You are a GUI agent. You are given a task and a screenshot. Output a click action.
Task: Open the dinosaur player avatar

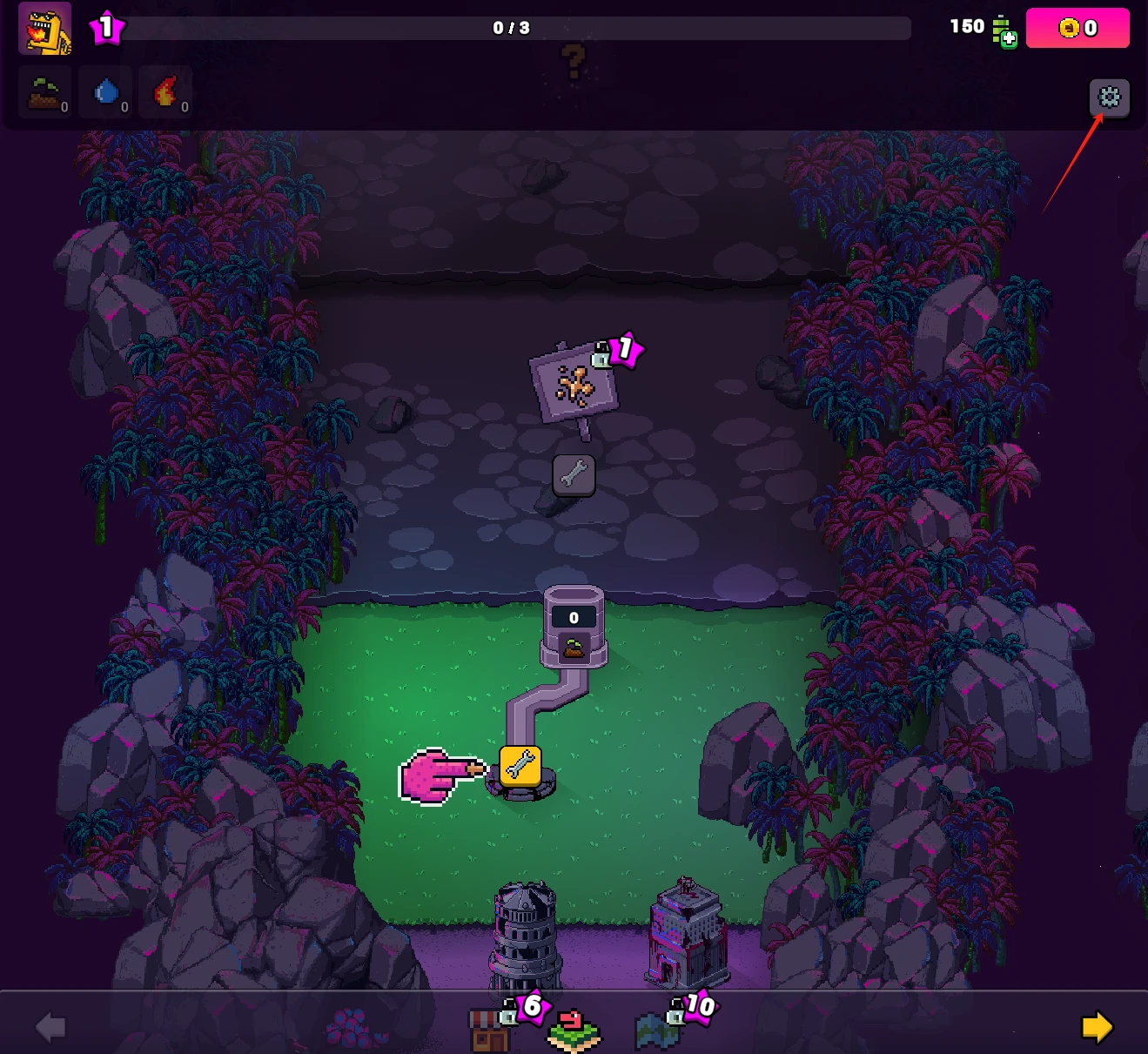(x=45, y=30)
